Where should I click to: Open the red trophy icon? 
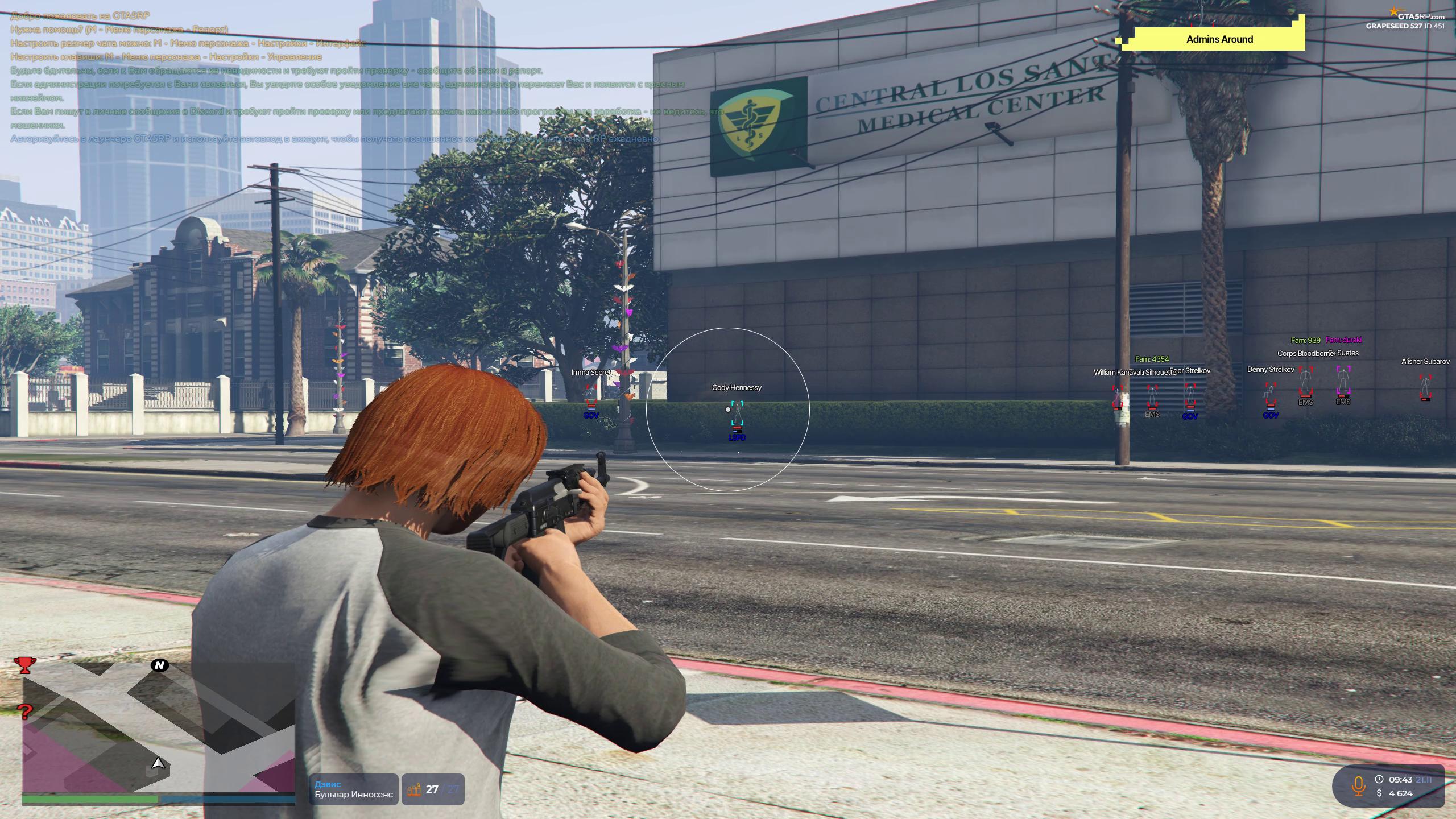(x=24, y=664)
